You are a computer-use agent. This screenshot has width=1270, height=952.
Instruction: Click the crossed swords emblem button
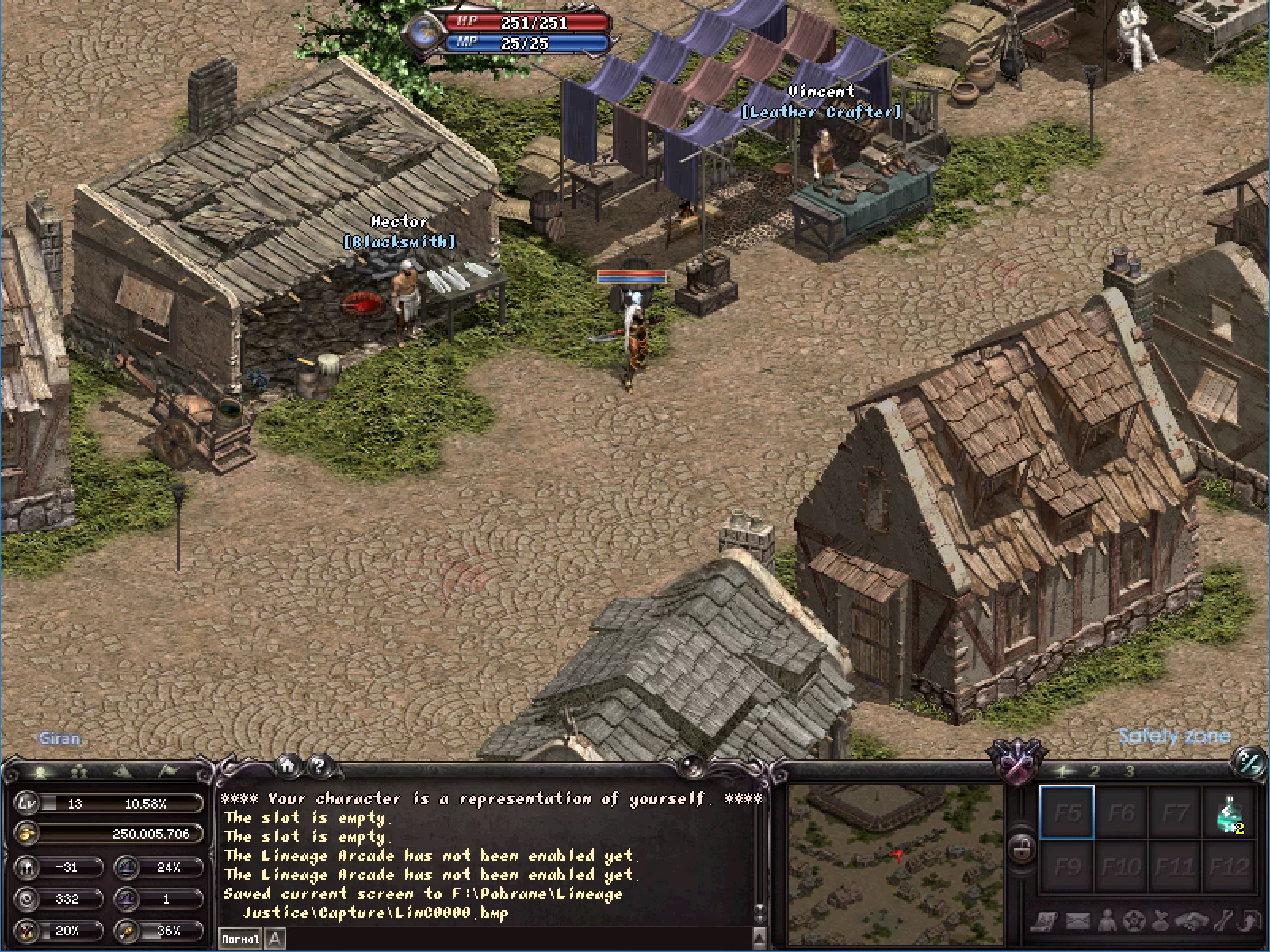(1017, 763)
